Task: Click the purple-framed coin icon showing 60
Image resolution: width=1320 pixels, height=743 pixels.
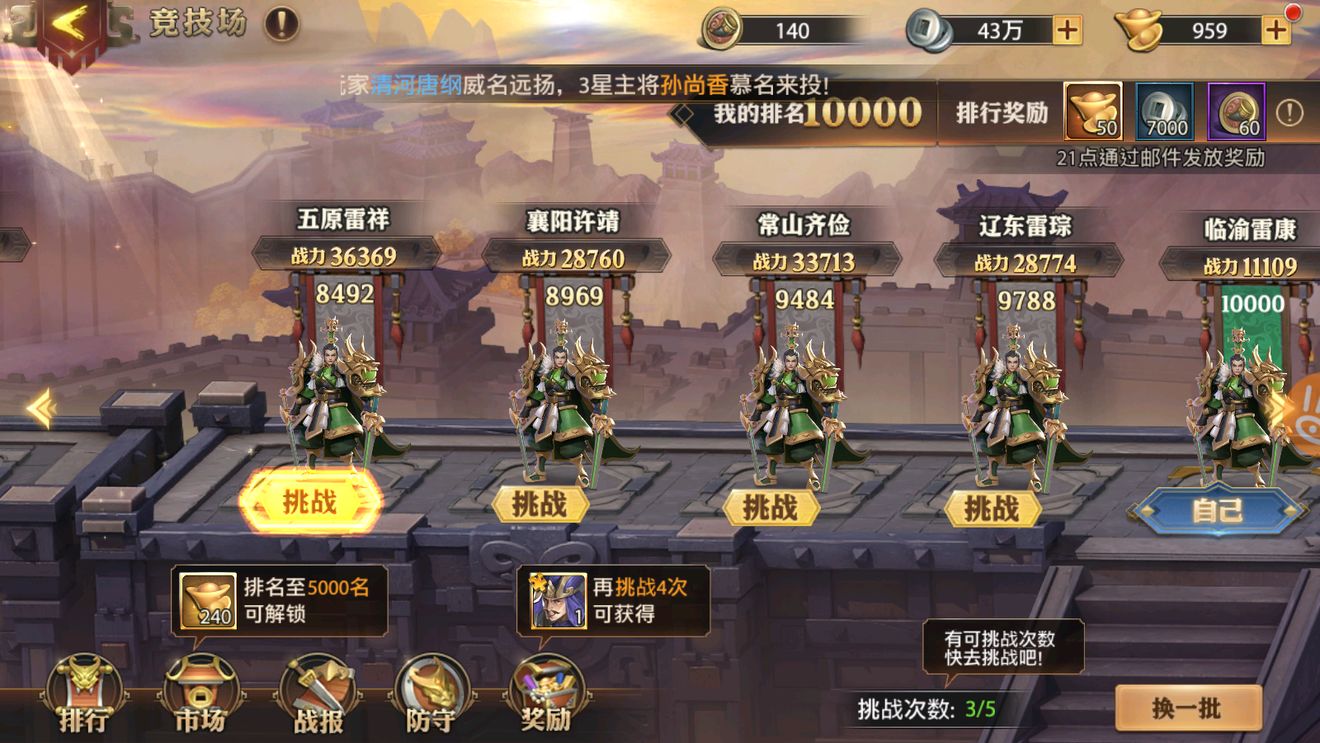Action: (1236, 112)
